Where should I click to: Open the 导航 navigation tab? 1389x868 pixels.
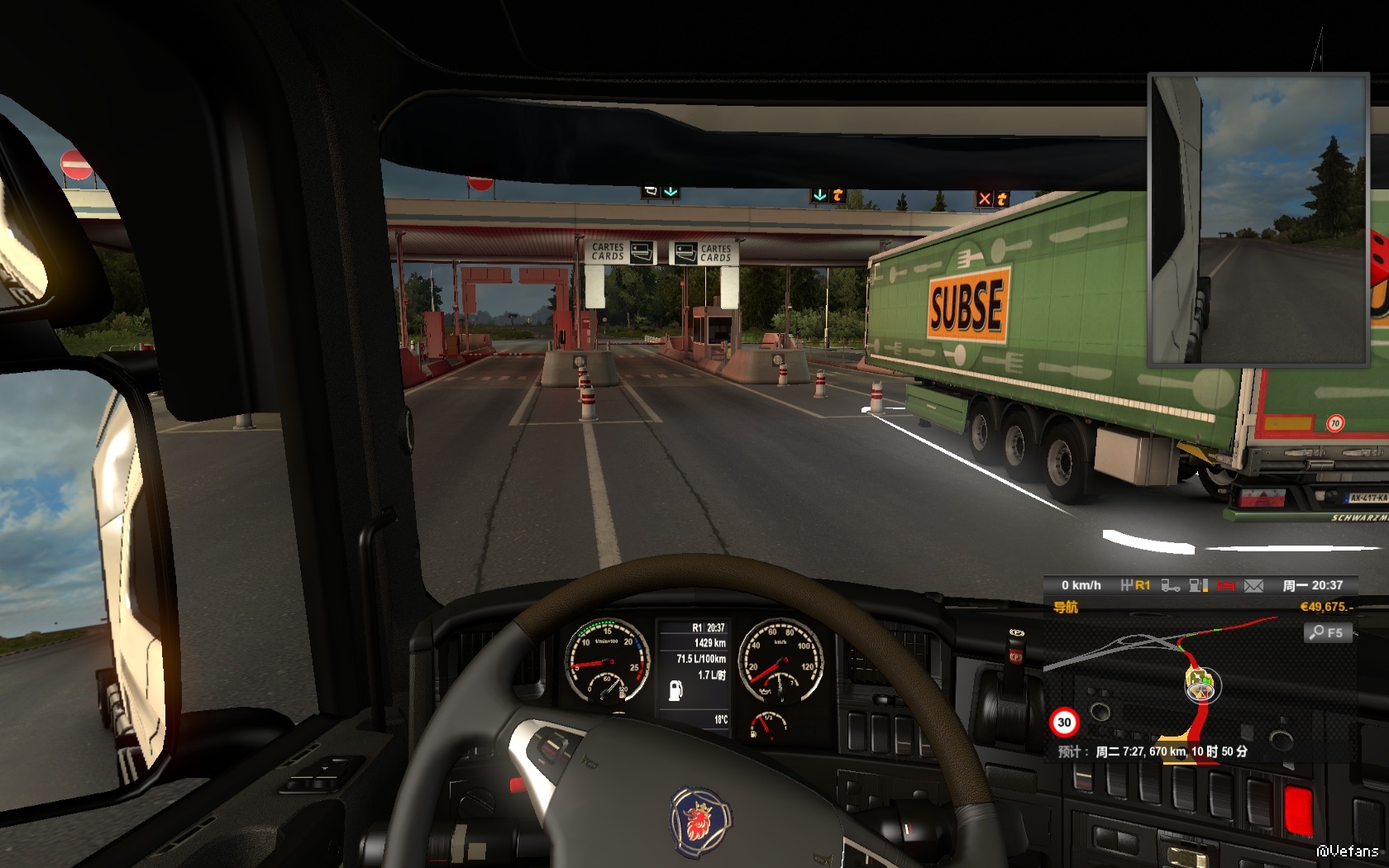click(x=1066, y=608)
